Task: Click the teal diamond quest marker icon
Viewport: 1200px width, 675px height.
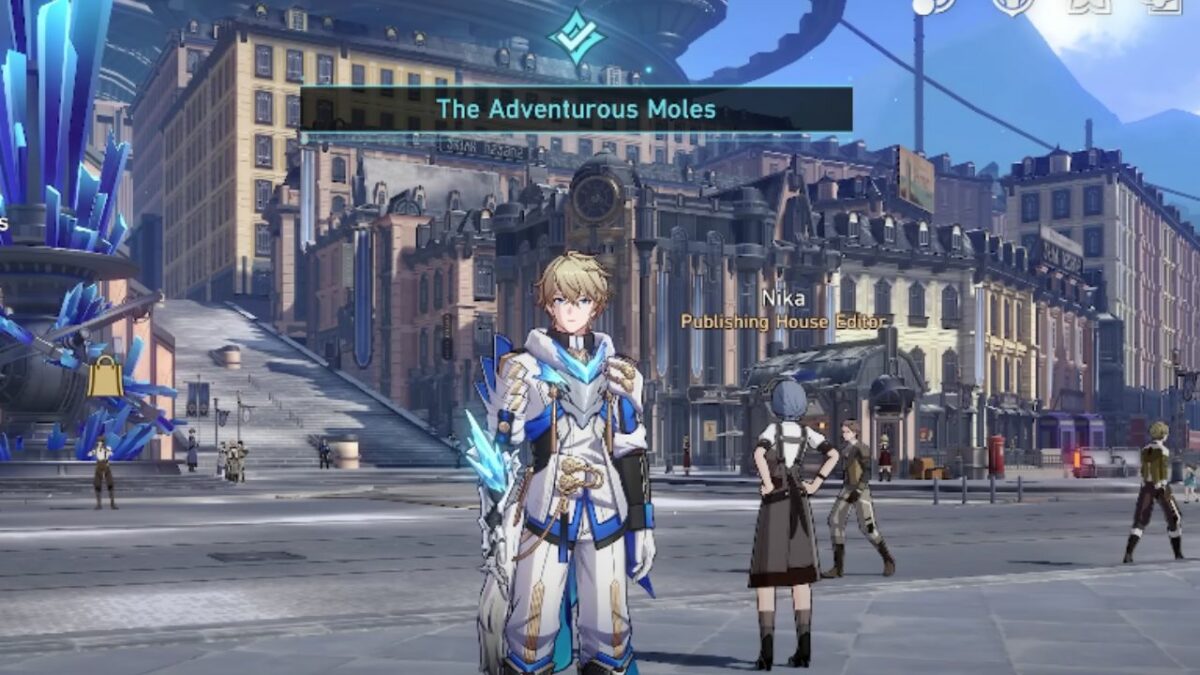Action: pyautogui.click(x=576, y=37)
